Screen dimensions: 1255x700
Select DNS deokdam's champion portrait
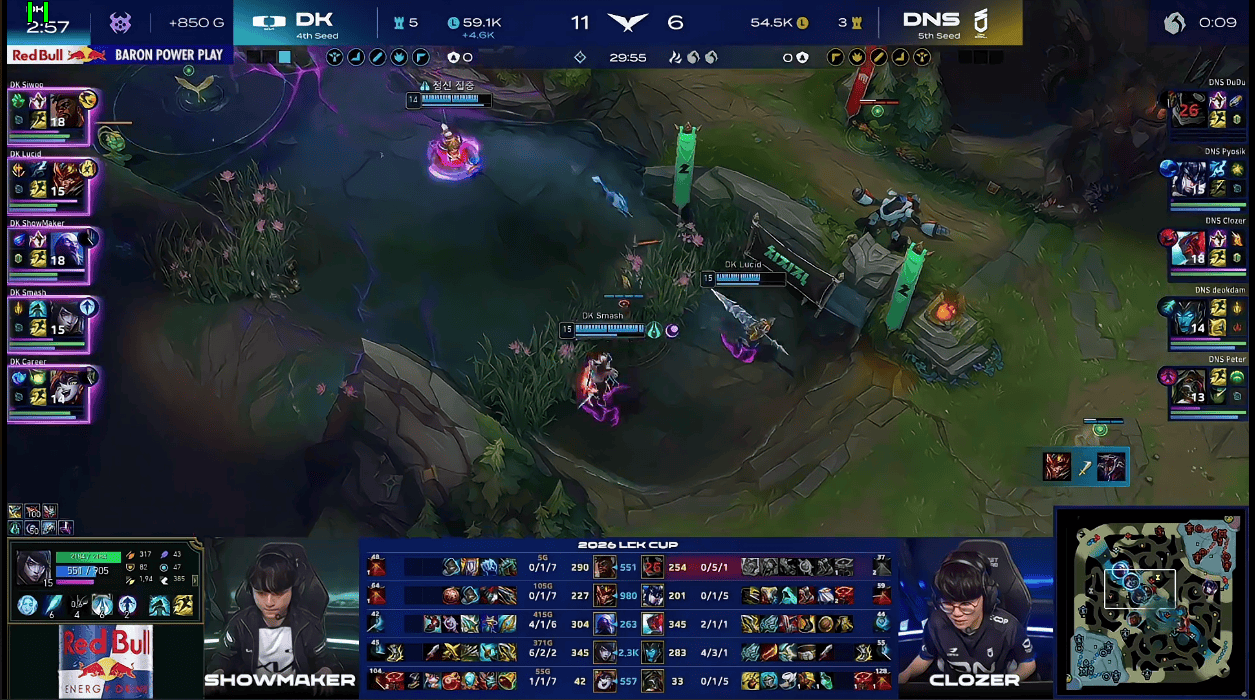point(1188,313)
